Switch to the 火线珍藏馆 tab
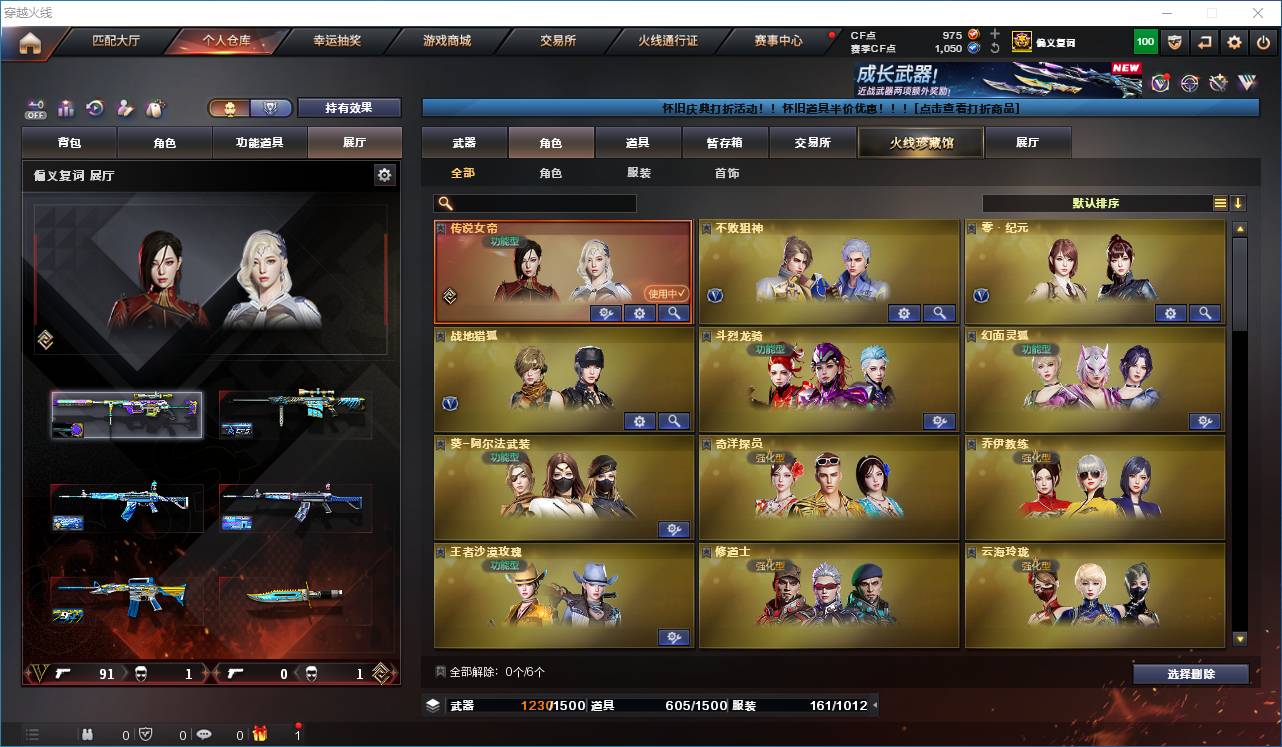 [919, 142]
